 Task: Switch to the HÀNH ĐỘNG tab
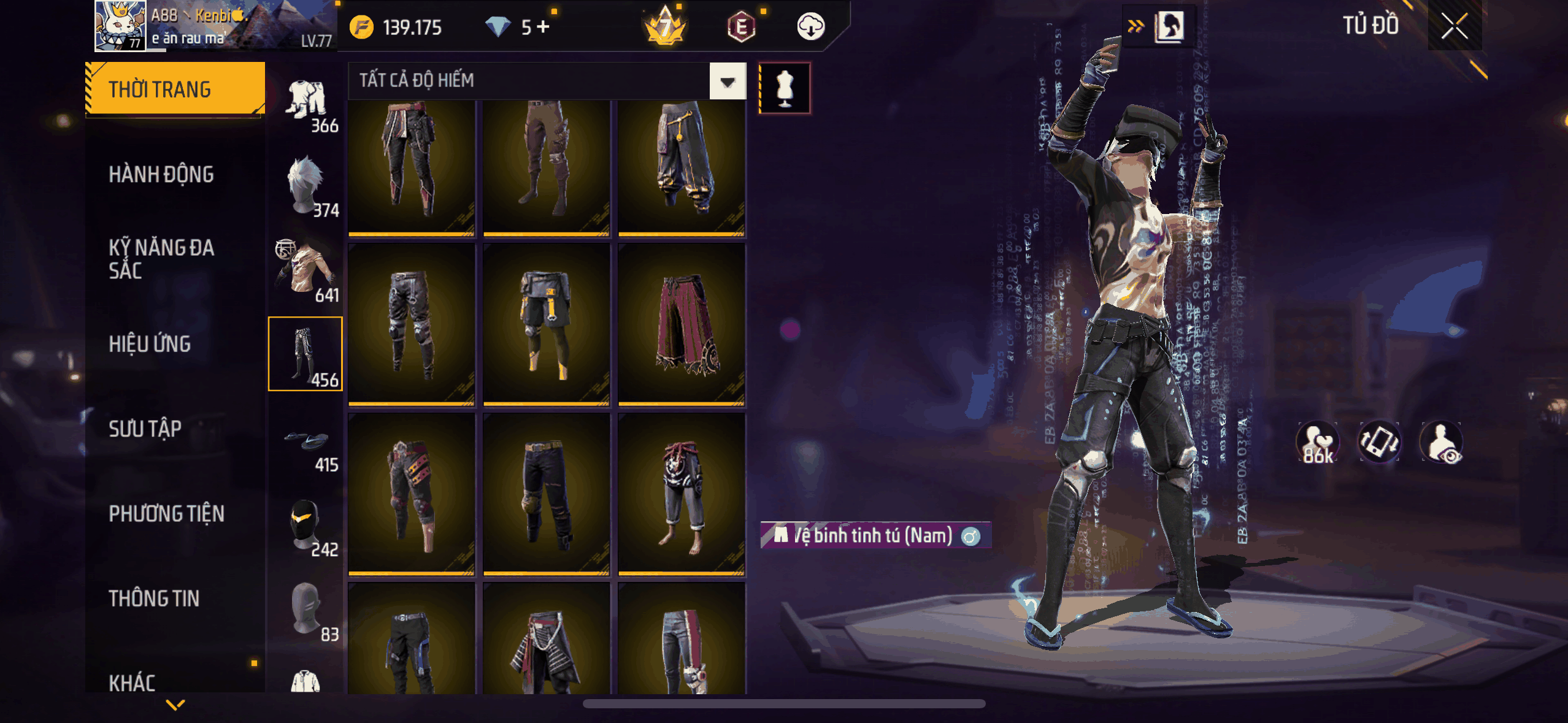(x=161, y=175)
